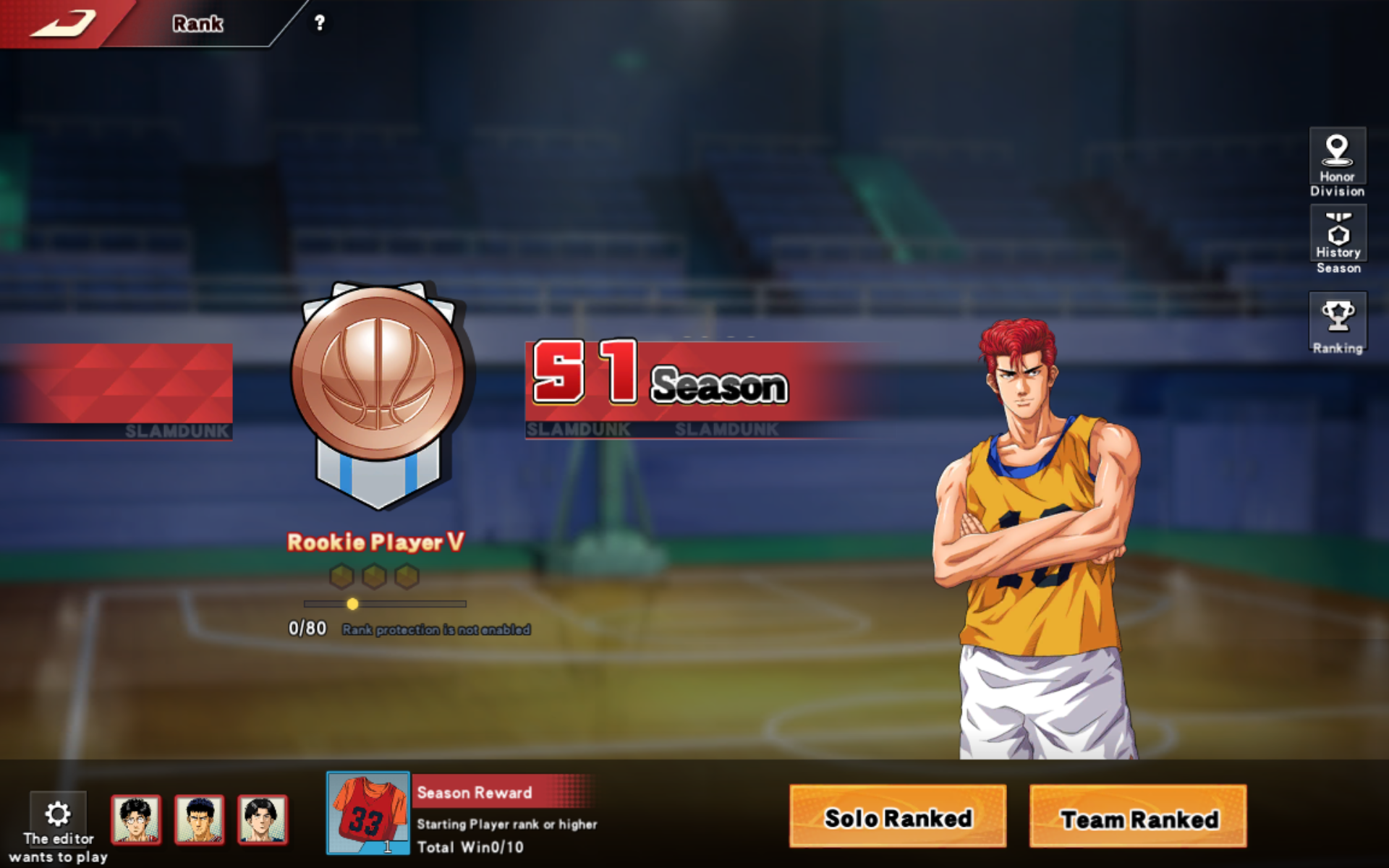This screenshot has height=868, width=1389.
Task: Start a Solo Ranked match
Action: pos(897,818)
